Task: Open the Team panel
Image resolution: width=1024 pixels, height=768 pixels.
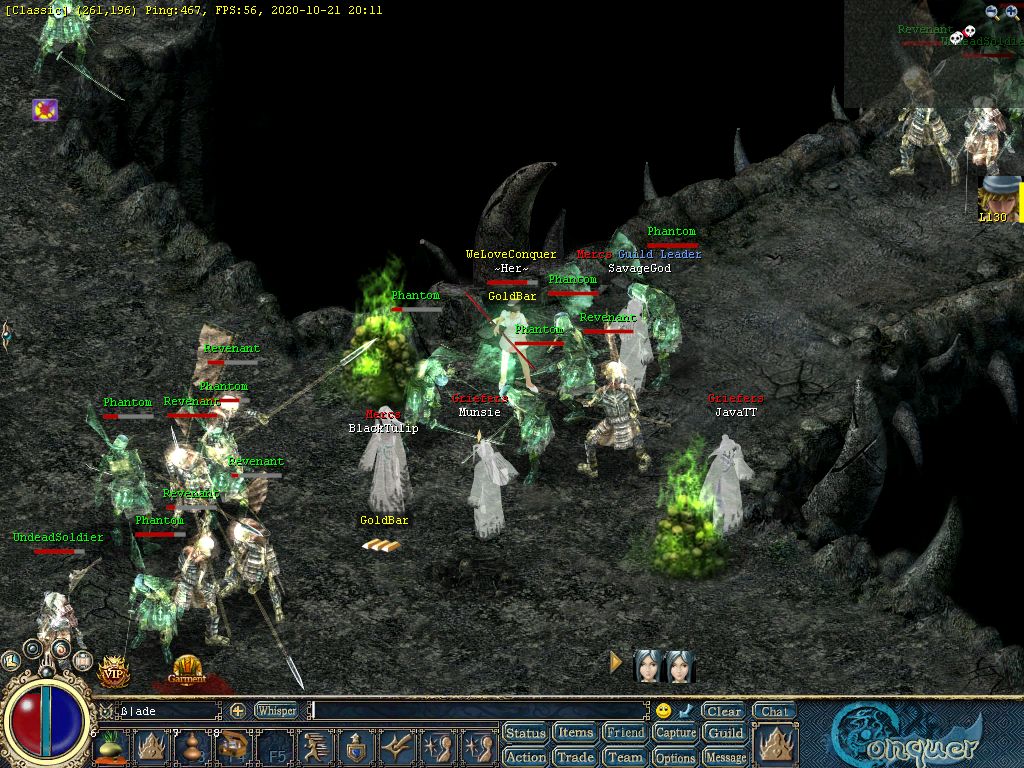Action: pos(625,757)
